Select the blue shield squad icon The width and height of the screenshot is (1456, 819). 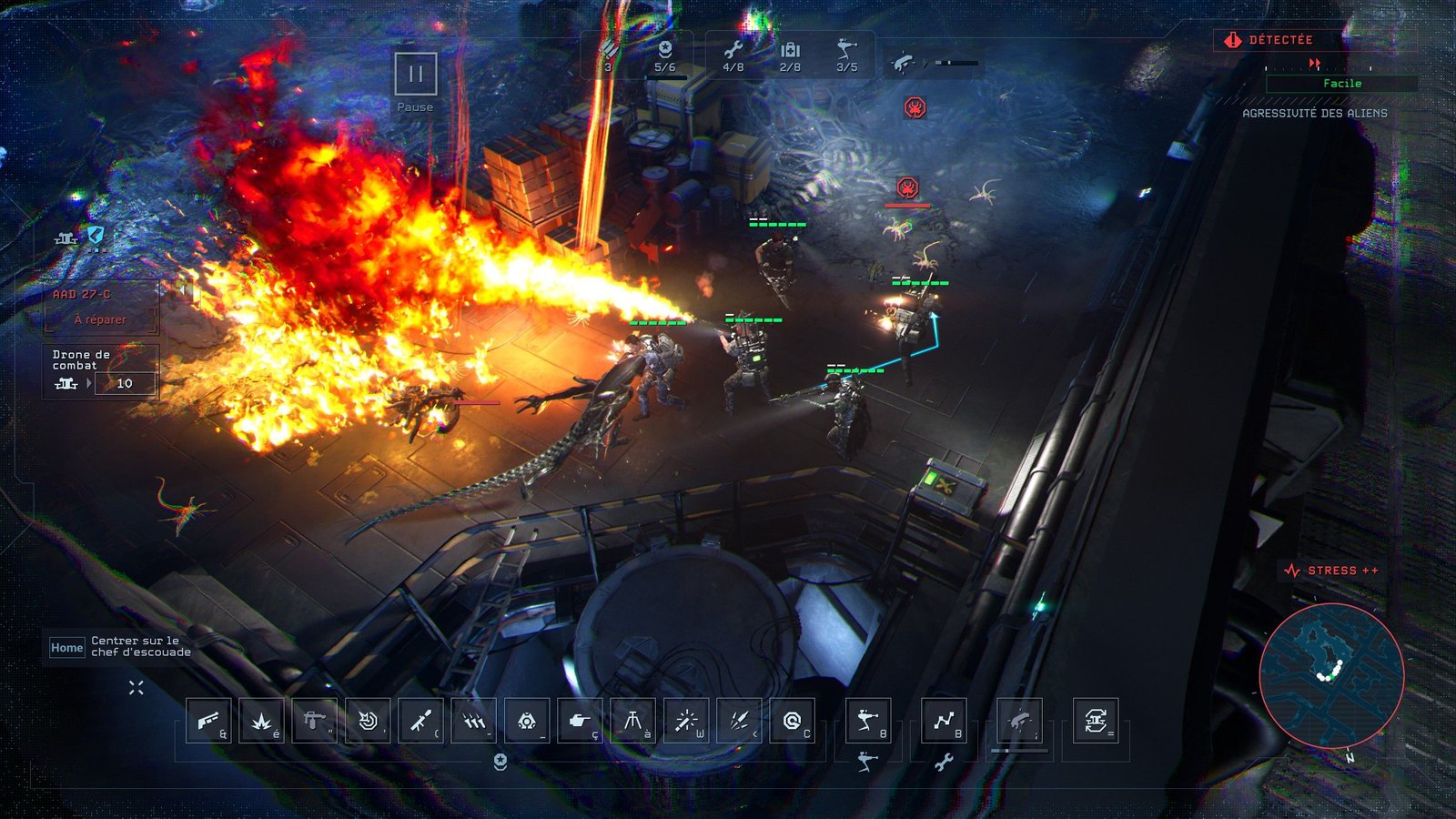point(96,236)
